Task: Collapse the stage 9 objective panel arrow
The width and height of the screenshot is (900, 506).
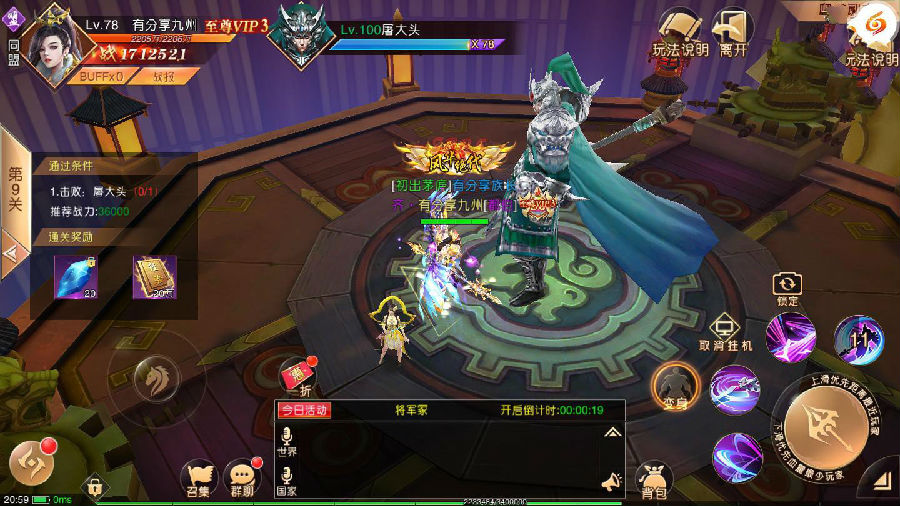Action: (13, 253)
